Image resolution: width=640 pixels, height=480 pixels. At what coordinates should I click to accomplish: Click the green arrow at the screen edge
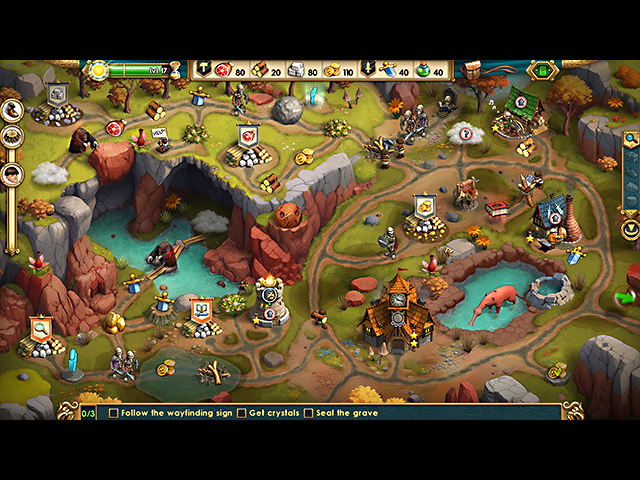(626, 297)
